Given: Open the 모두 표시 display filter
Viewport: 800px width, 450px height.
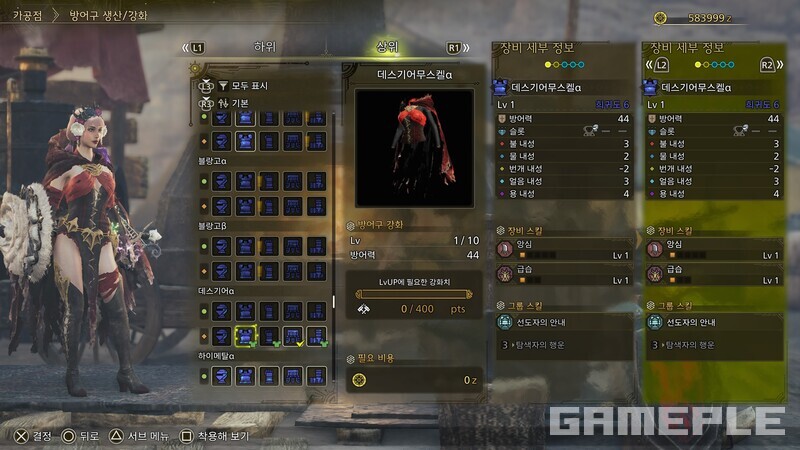Looking at the screenshot, I should (250, 86).
